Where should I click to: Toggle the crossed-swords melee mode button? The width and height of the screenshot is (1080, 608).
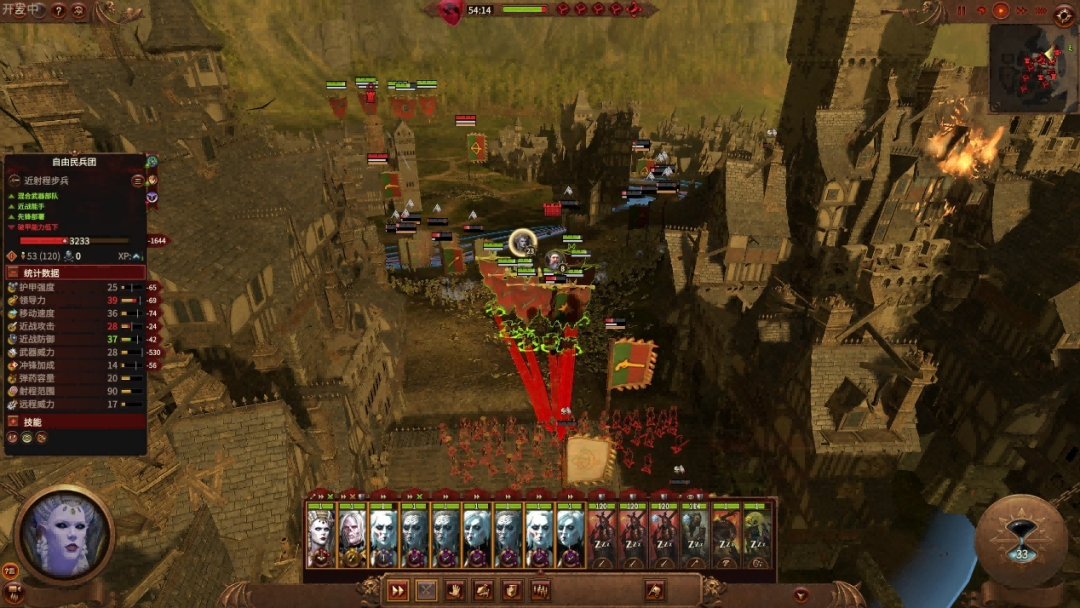pos(427,590)
